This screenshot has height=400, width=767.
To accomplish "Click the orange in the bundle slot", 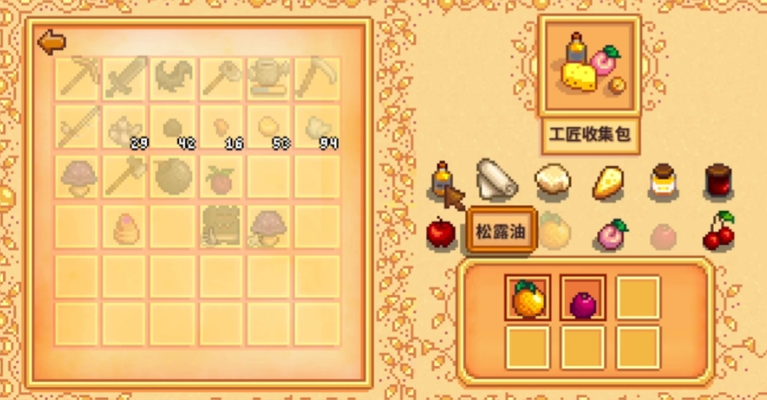I will click(527, 298).
